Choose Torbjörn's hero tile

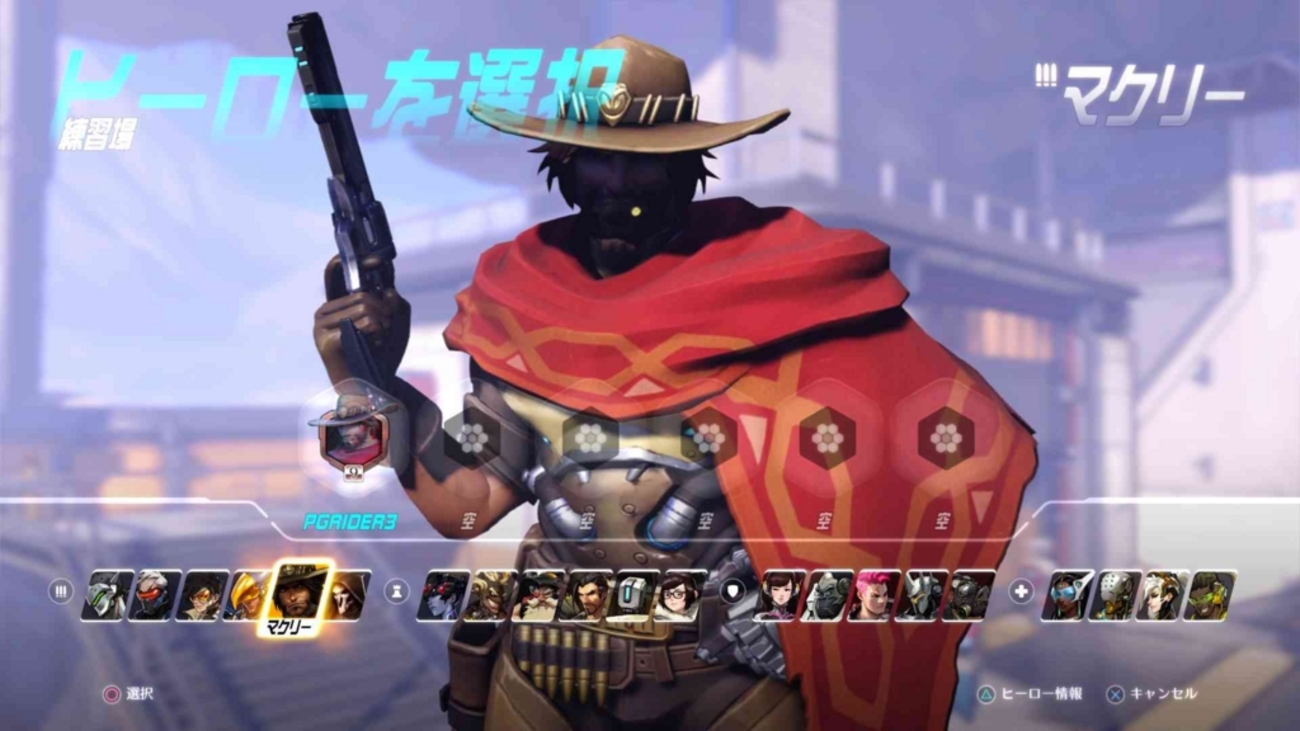[537, 594]
